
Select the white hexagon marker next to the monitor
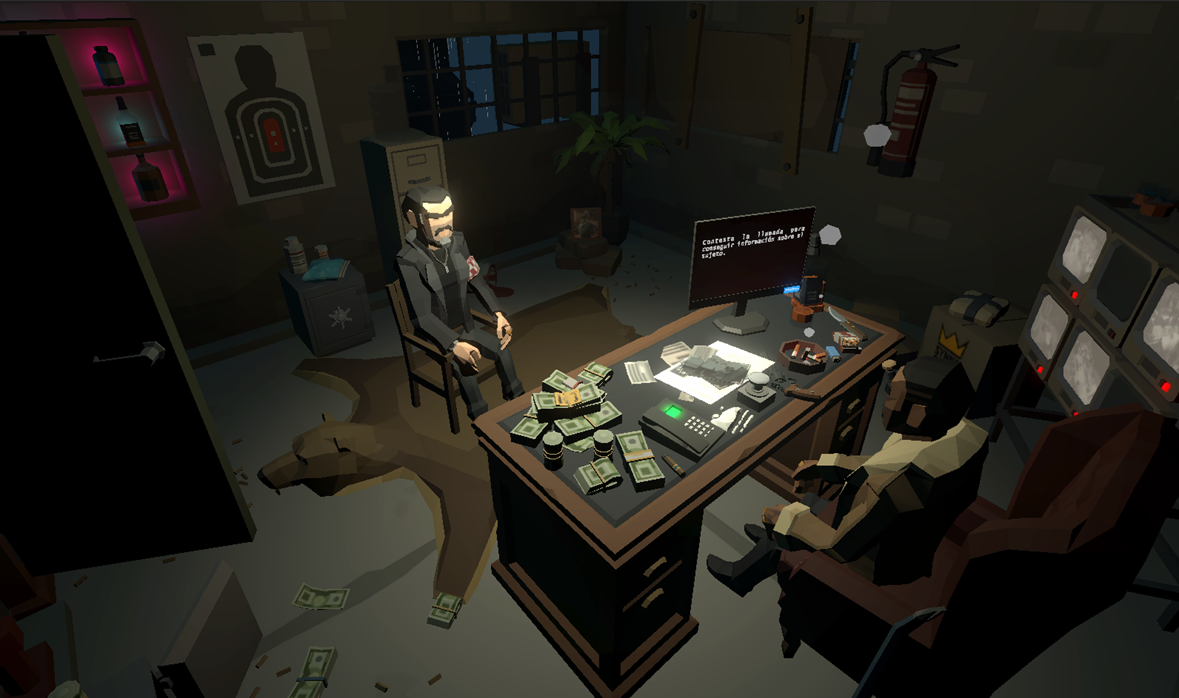click(829, 235)
